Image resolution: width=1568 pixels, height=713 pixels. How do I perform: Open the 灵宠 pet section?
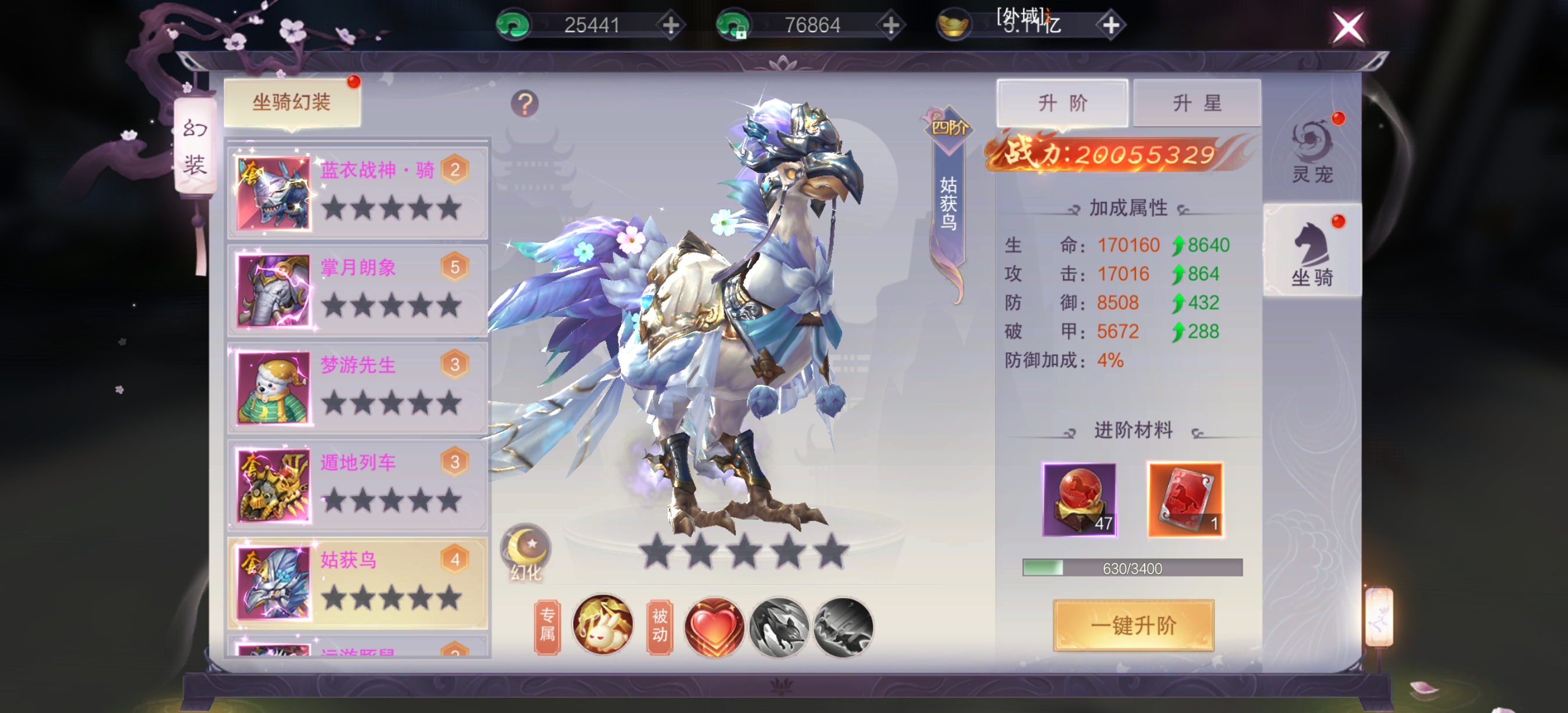(1312, 152)
